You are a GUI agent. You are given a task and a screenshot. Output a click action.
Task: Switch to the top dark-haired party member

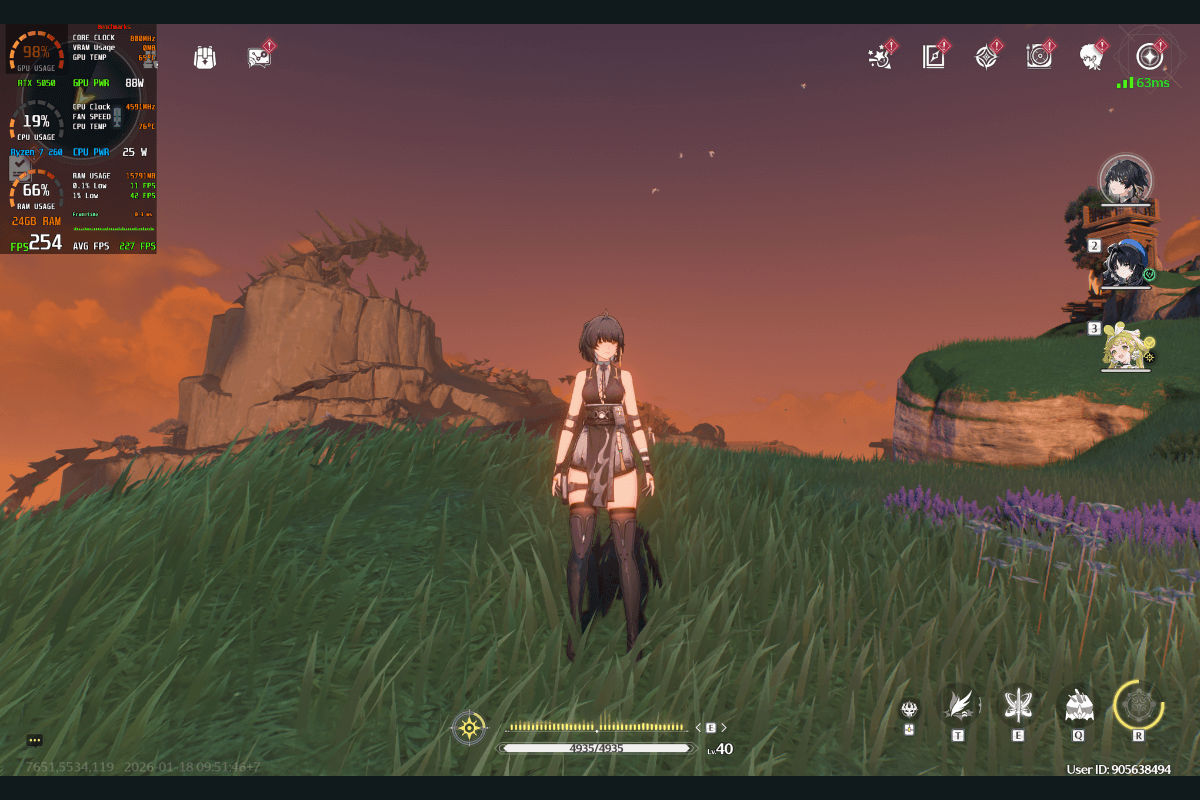1125,180
